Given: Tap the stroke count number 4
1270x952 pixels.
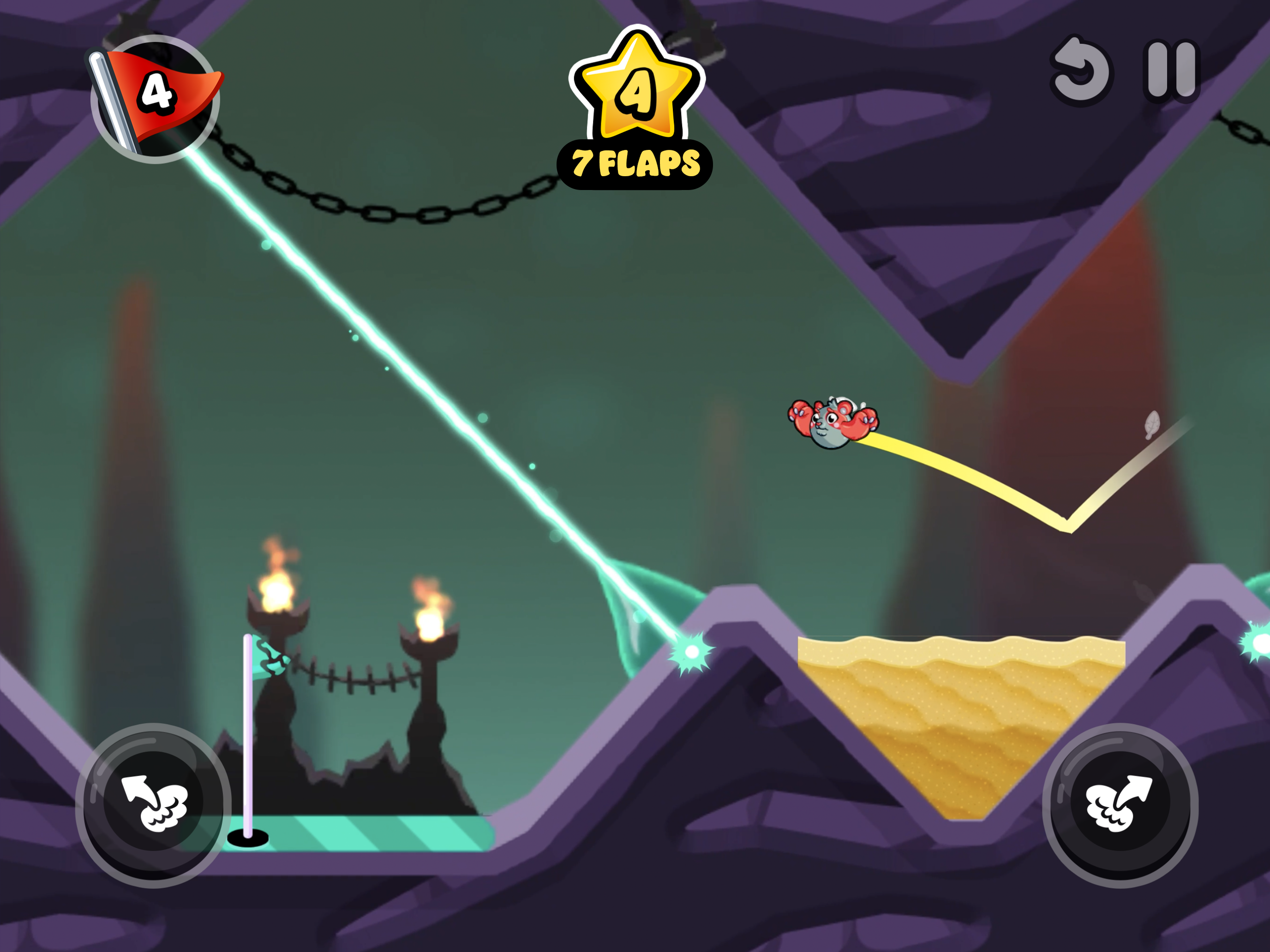Looking at the screenshot, I should [158, 94].
